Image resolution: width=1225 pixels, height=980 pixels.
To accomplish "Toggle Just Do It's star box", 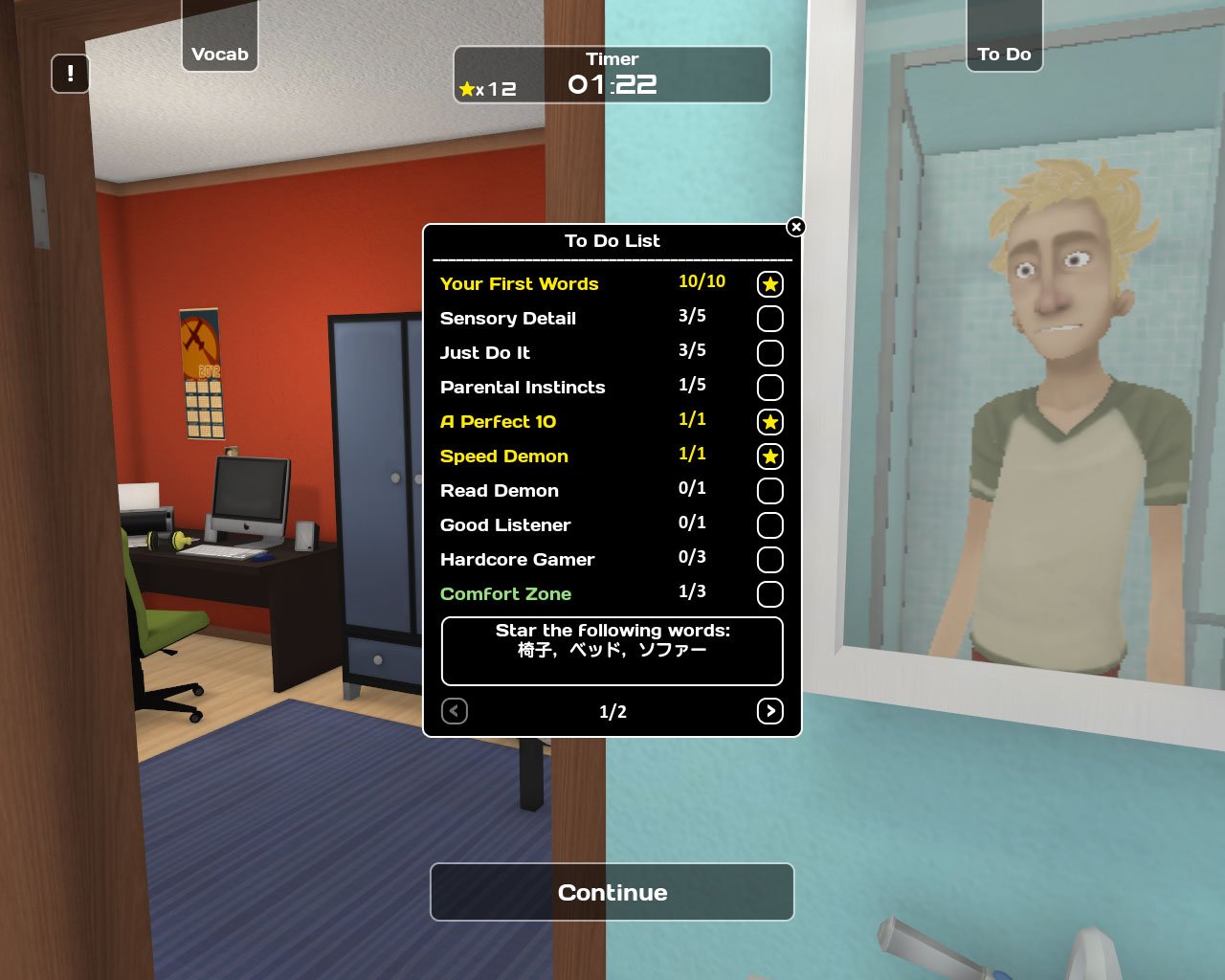I will 769,353.
